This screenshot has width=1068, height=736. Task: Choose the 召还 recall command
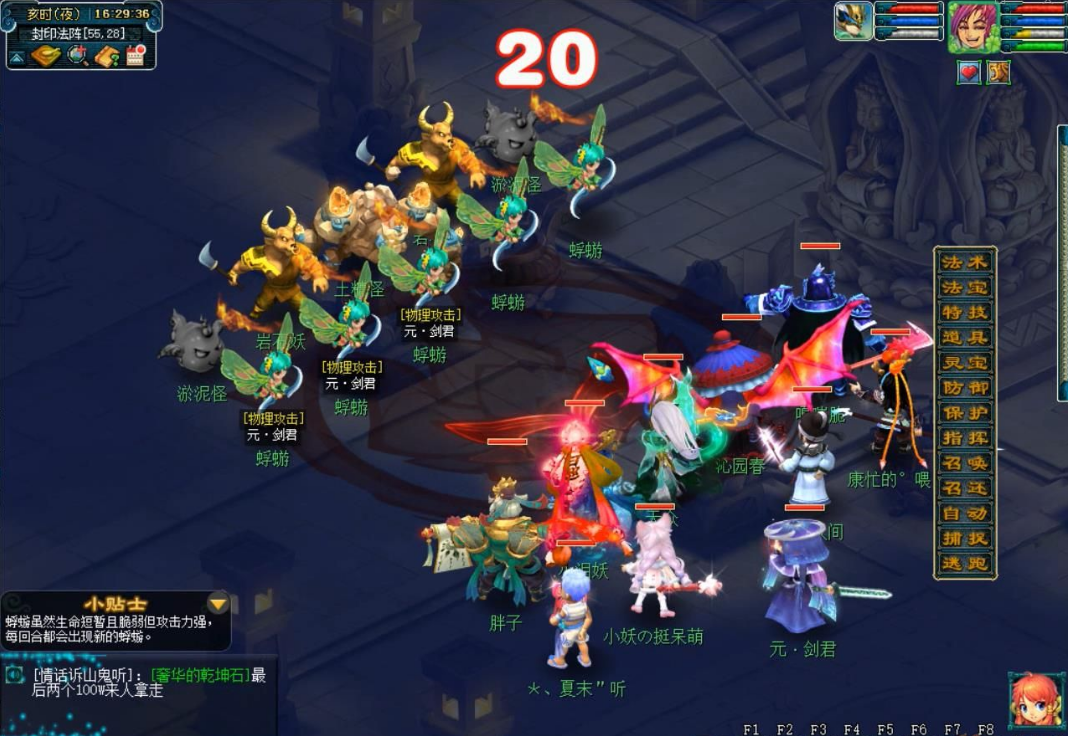point(964,488)
